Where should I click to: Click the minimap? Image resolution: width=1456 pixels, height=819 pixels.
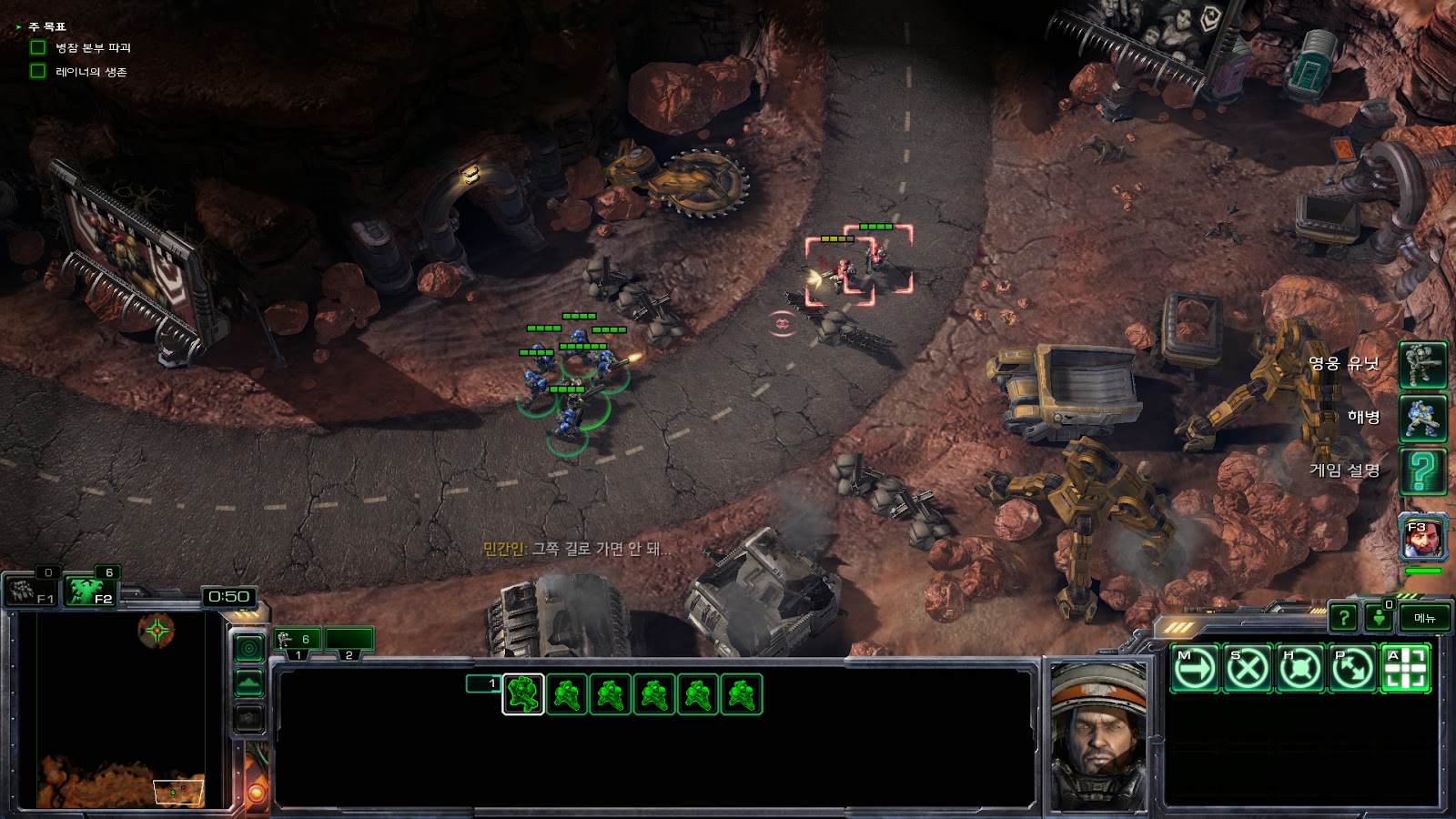118,710
